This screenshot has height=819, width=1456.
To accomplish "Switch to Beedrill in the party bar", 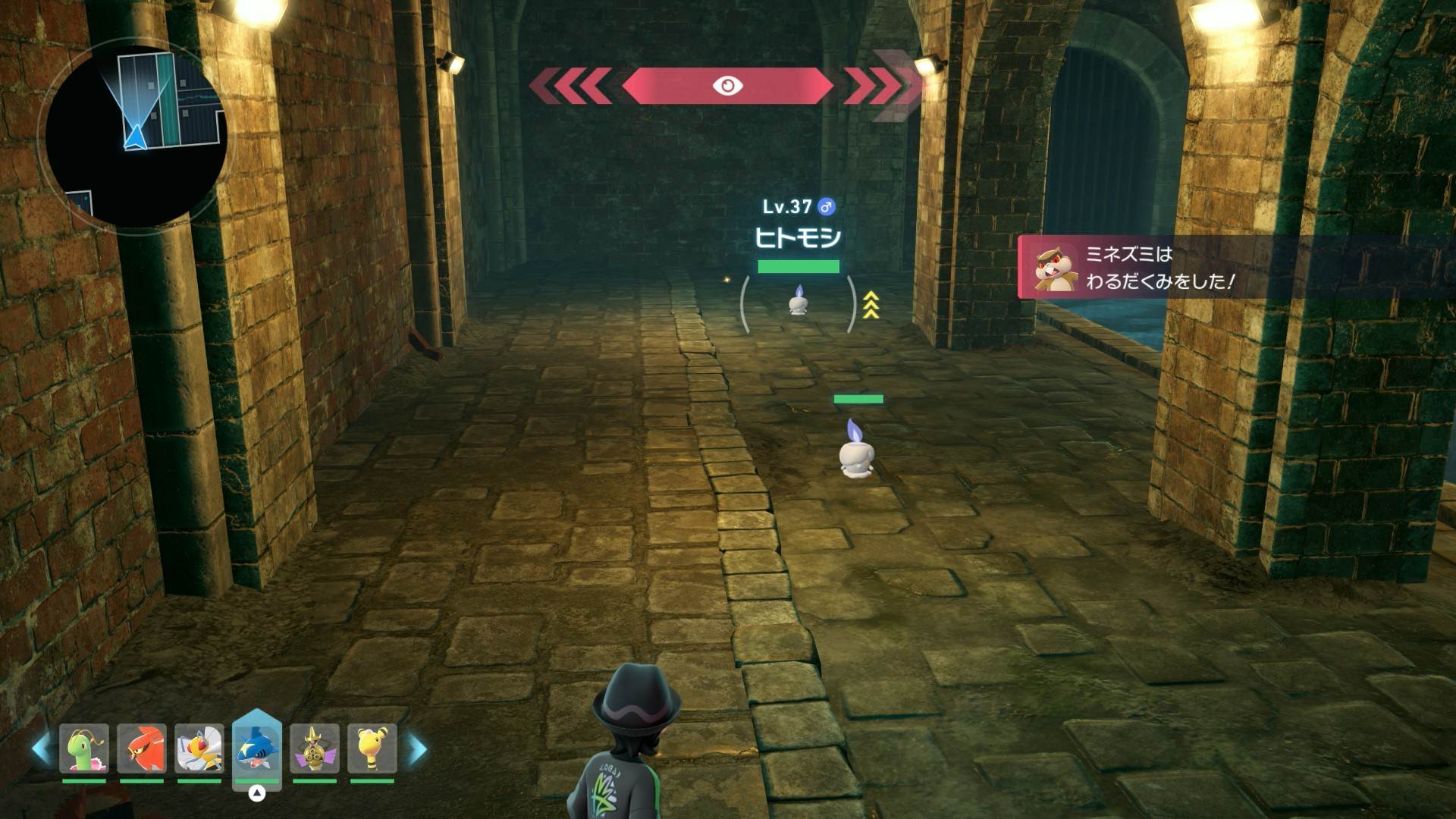I will pyautogui.click(x=199, y=748).
